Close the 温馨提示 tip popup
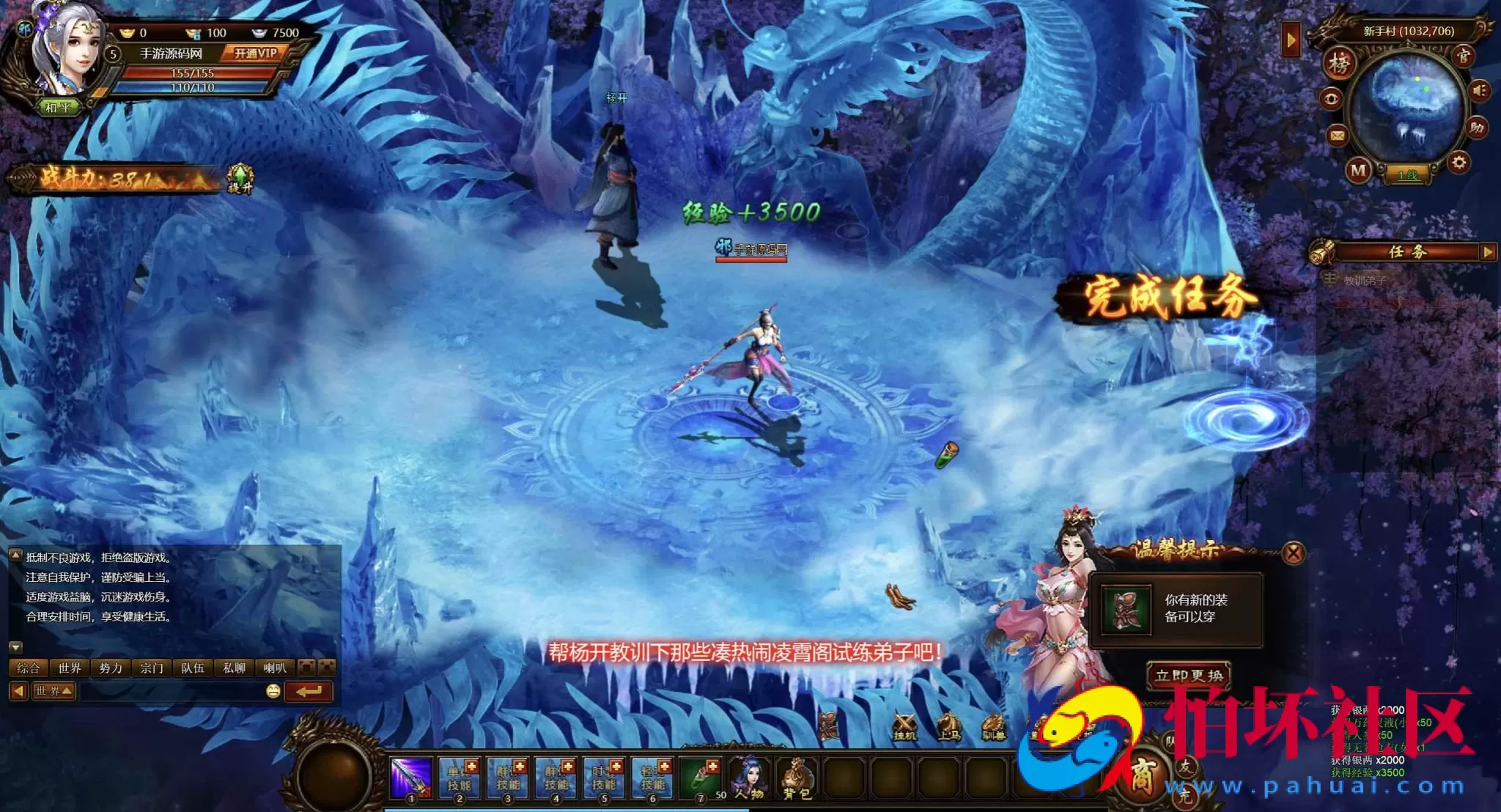The image size is (1501, 812). coord(1294,553)
